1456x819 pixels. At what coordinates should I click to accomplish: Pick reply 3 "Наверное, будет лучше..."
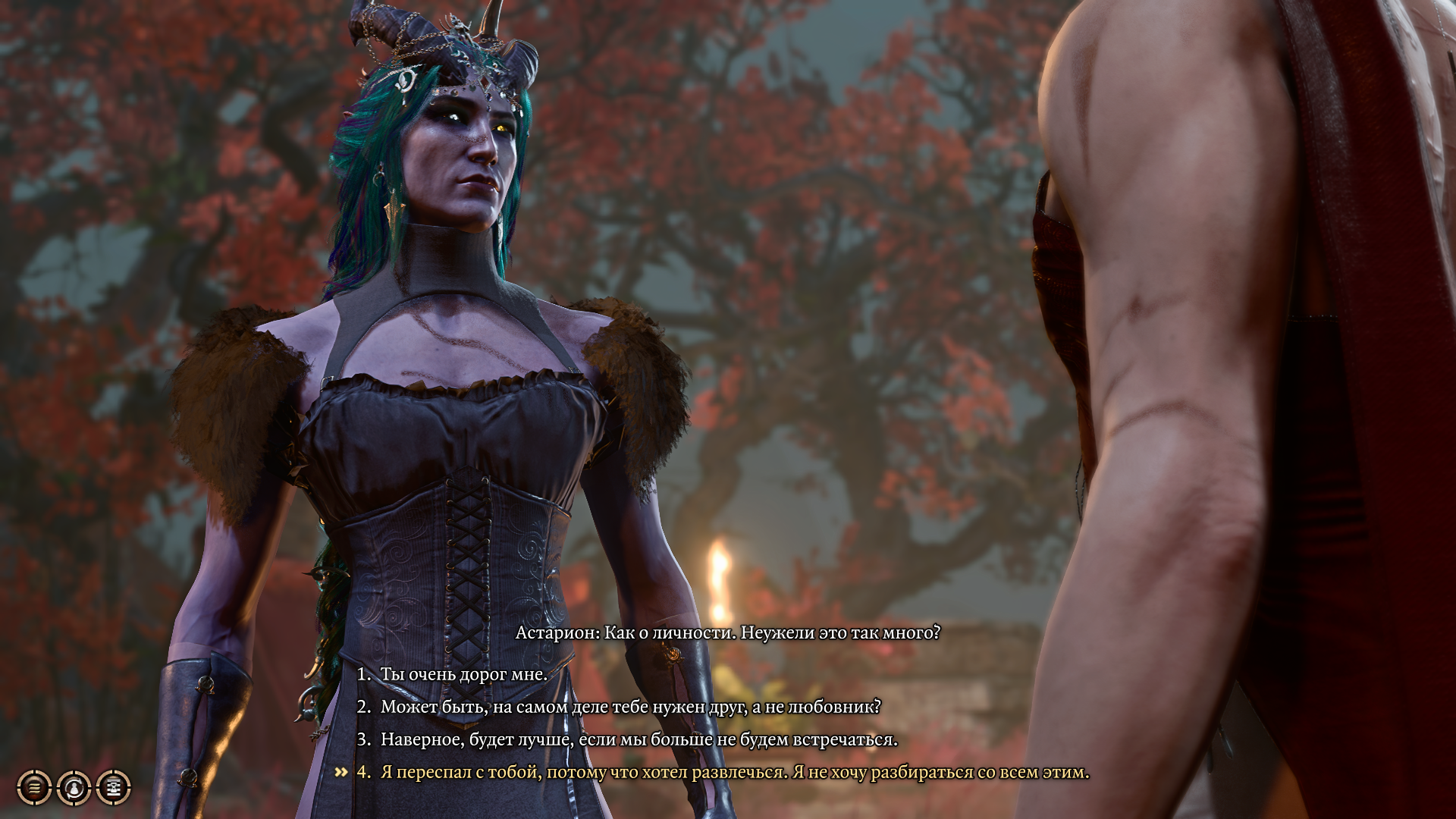[x=639, y=739]
